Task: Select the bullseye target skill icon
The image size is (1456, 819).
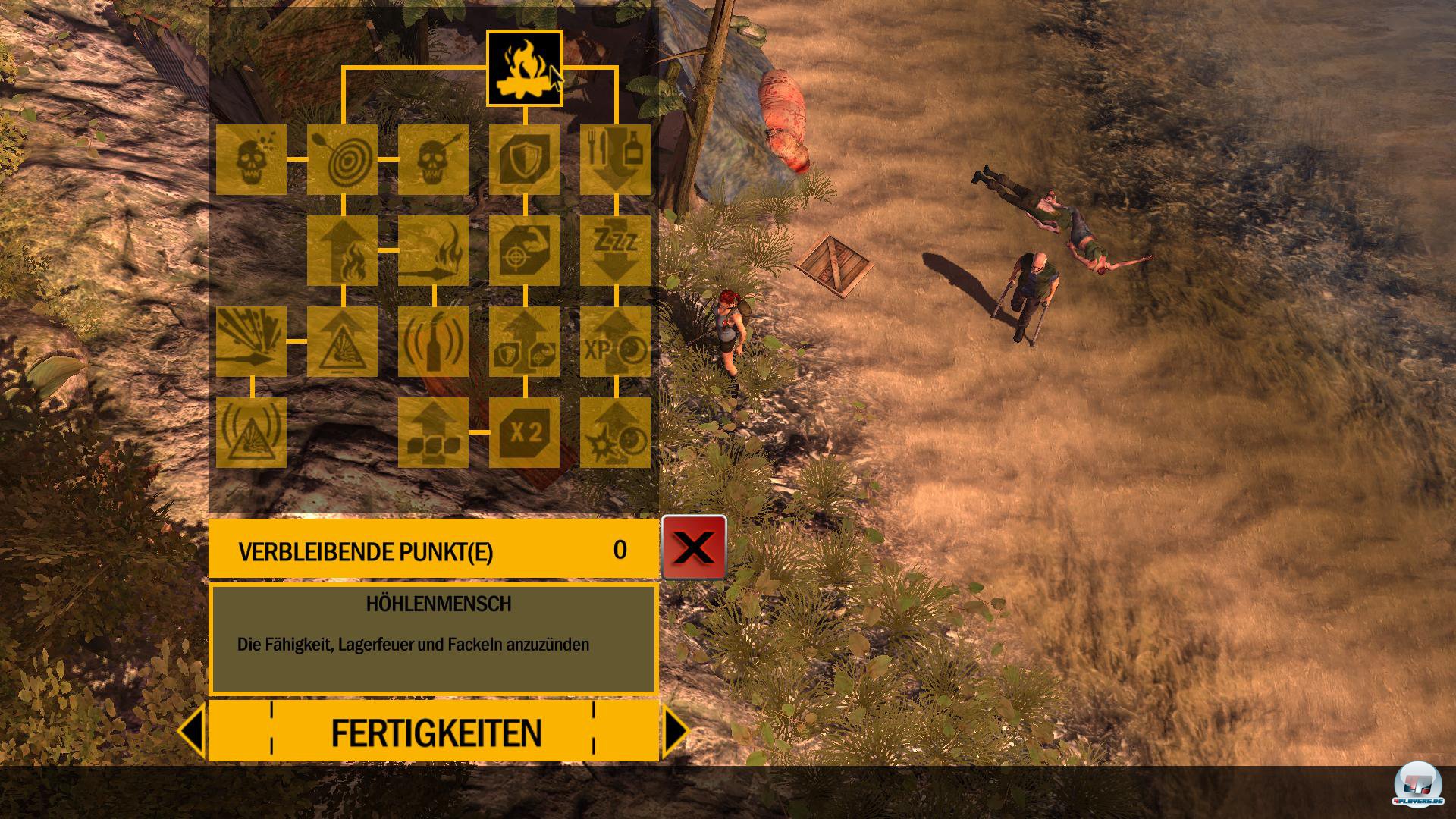Action: pyautogui.click(x=342, y=160)
